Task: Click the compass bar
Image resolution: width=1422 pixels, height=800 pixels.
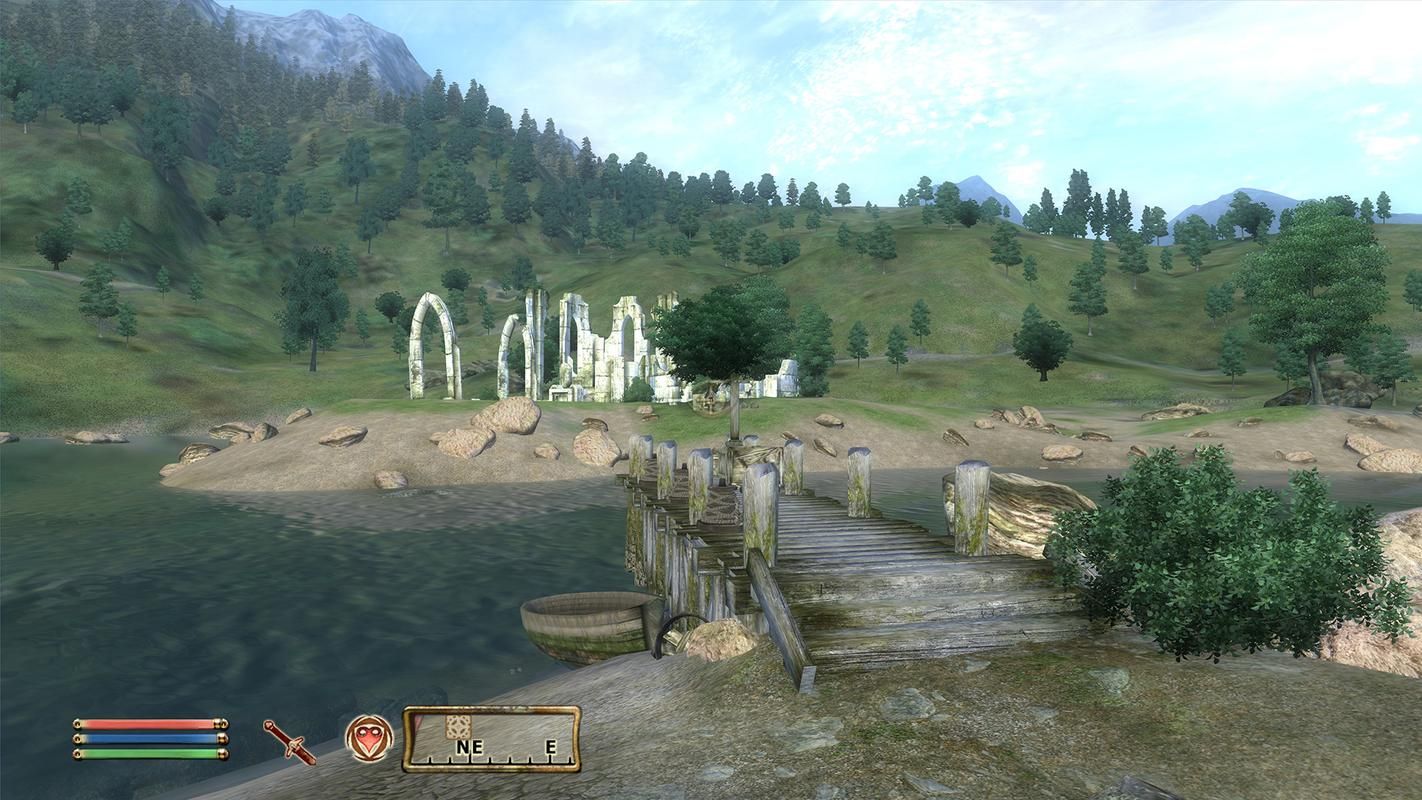Action: [491, 740]
